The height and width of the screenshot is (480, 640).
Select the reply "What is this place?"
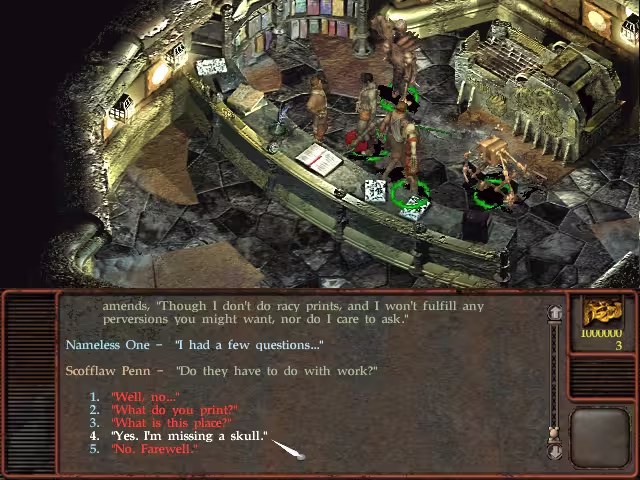tap(171, 423)
